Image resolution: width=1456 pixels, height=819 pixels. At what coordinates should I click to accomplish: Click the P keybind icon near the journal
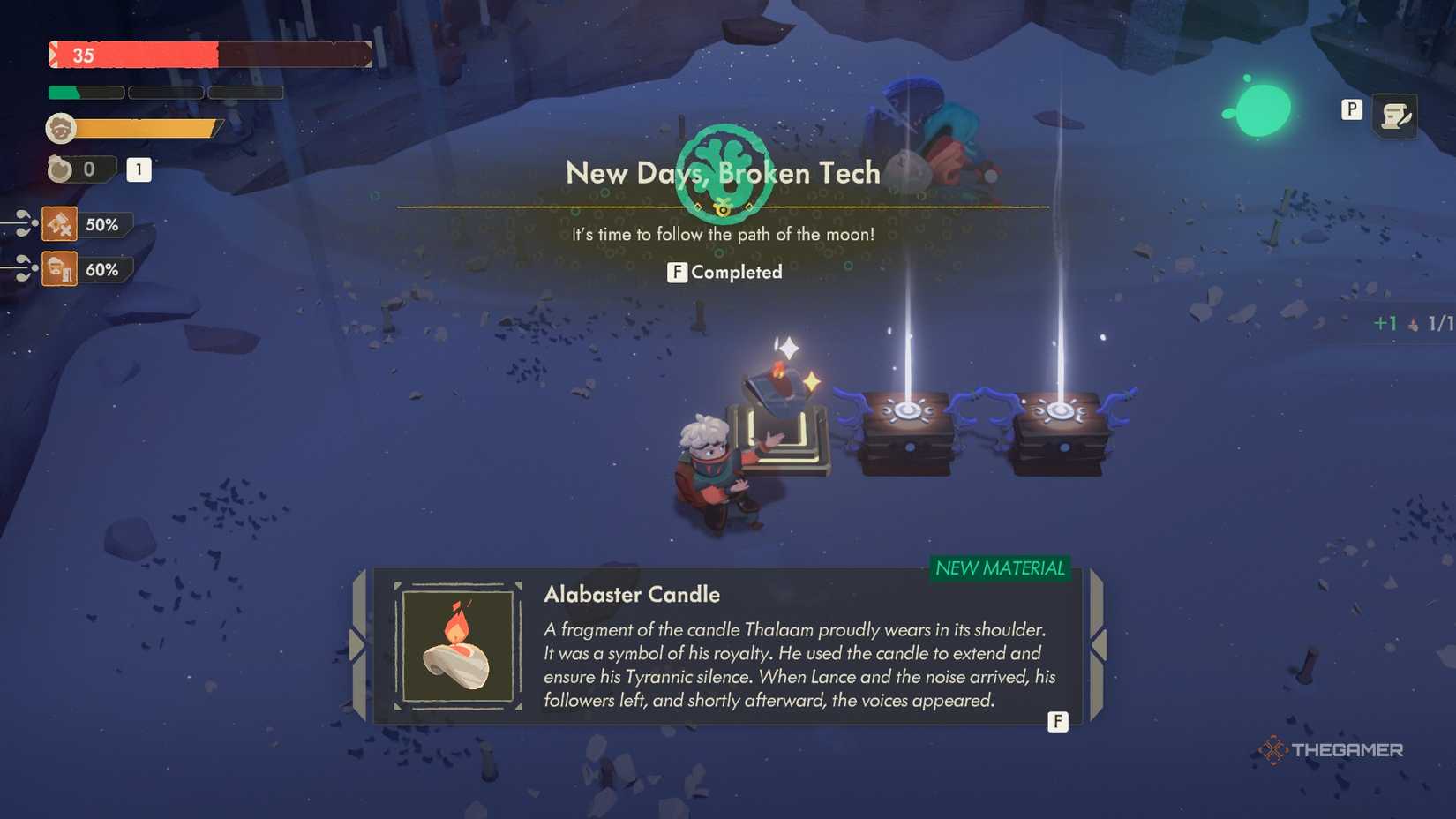pos(1351,110)
